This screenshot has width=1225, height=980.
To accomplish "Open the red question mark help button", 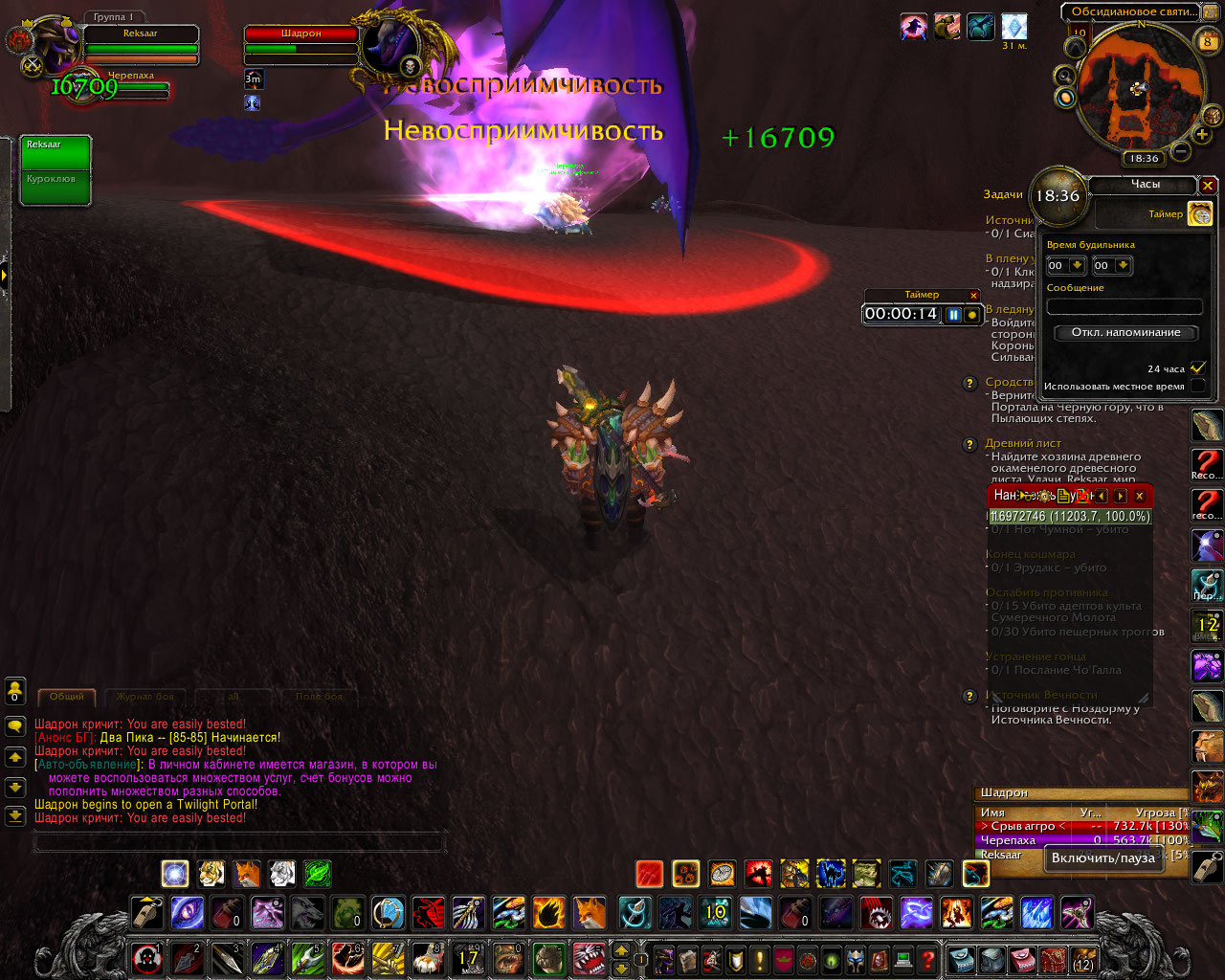I will 927,958.
